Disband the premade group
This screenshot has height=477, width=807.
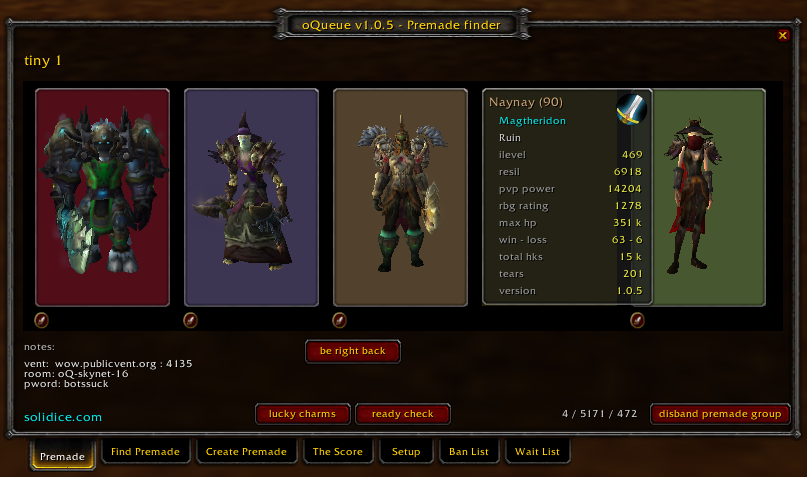[x=720, y=413]
